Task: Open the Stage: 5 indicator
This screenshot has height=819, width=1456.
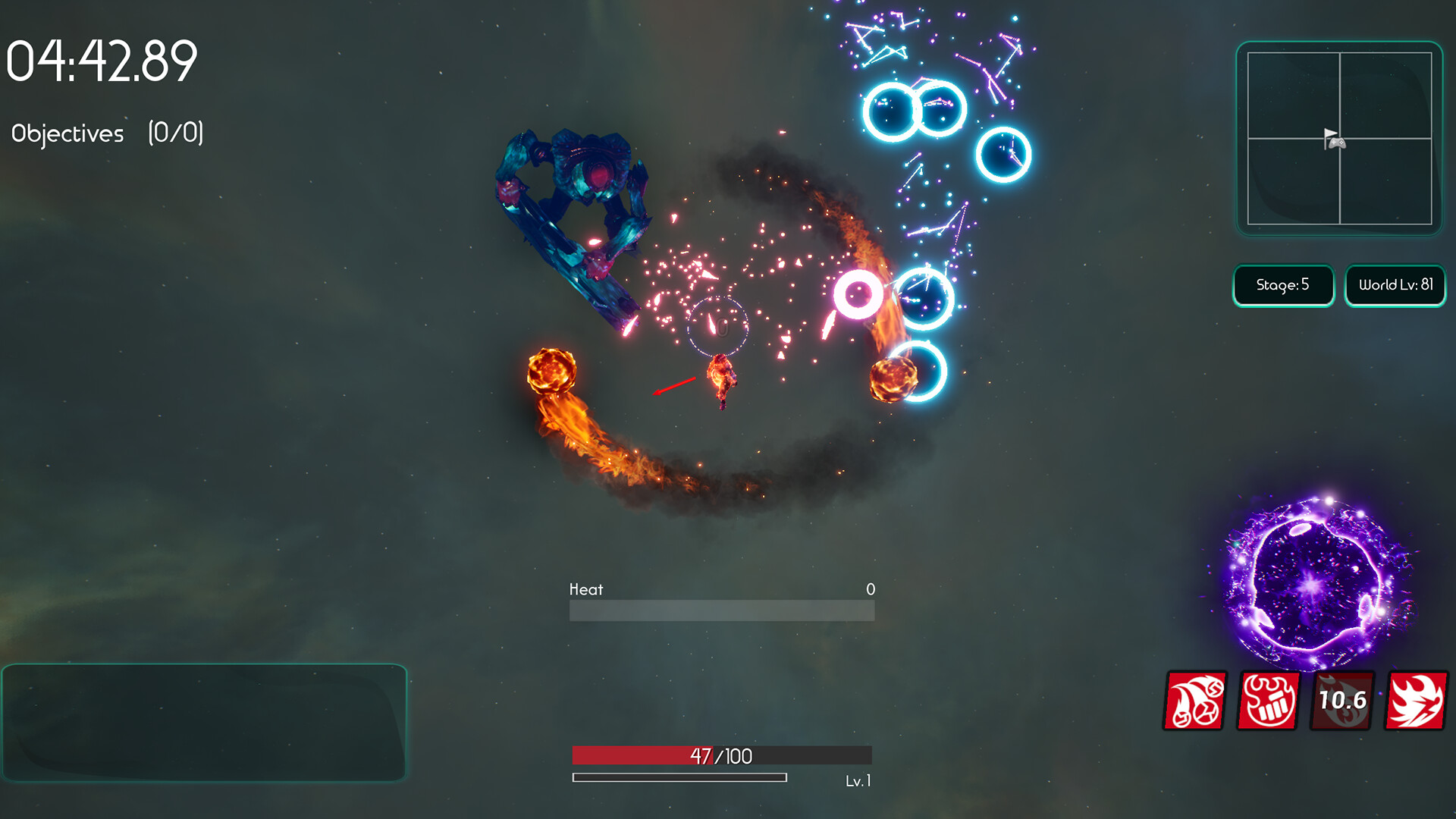Action: pos(1283,286)
